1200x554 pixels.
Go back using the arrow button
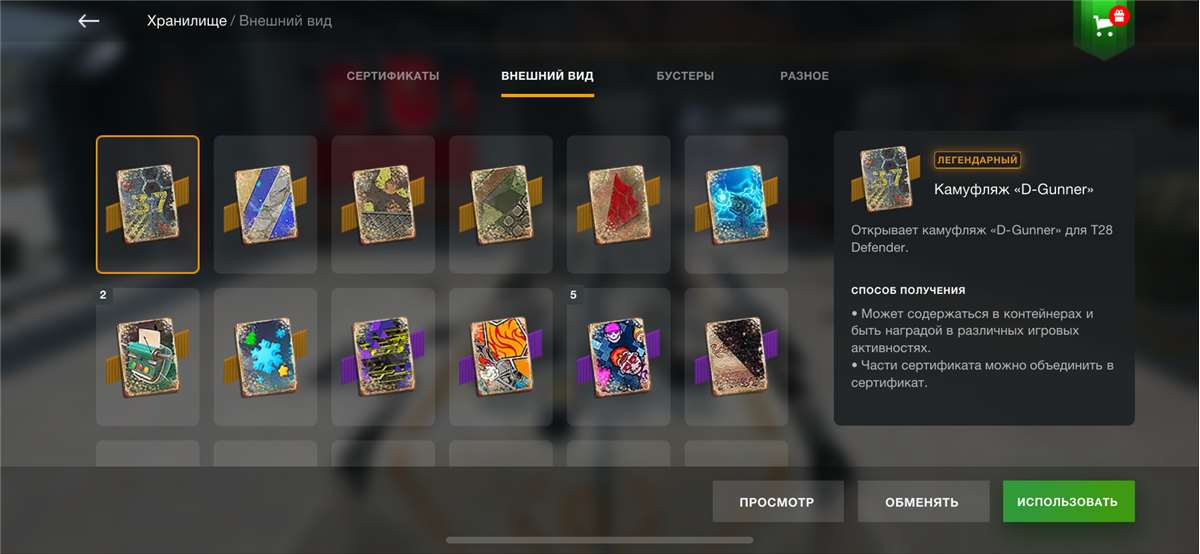(x=89, y=21)
